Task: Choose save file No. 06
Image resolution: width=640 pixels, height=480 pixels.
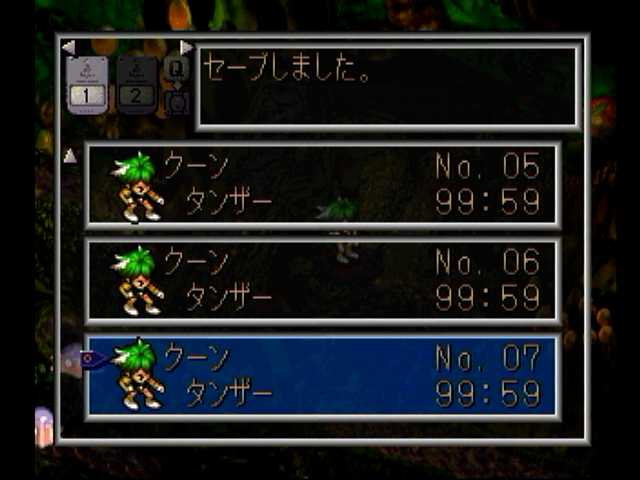Action: (322, 281)
